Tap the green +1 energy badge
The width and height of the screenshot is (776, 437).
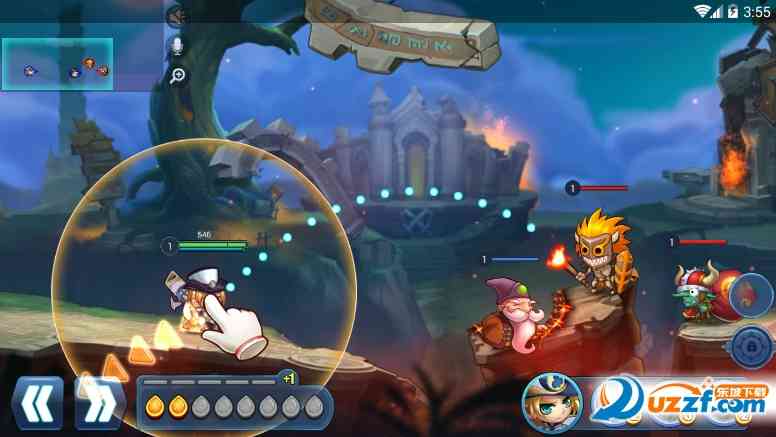pos(289,378)
